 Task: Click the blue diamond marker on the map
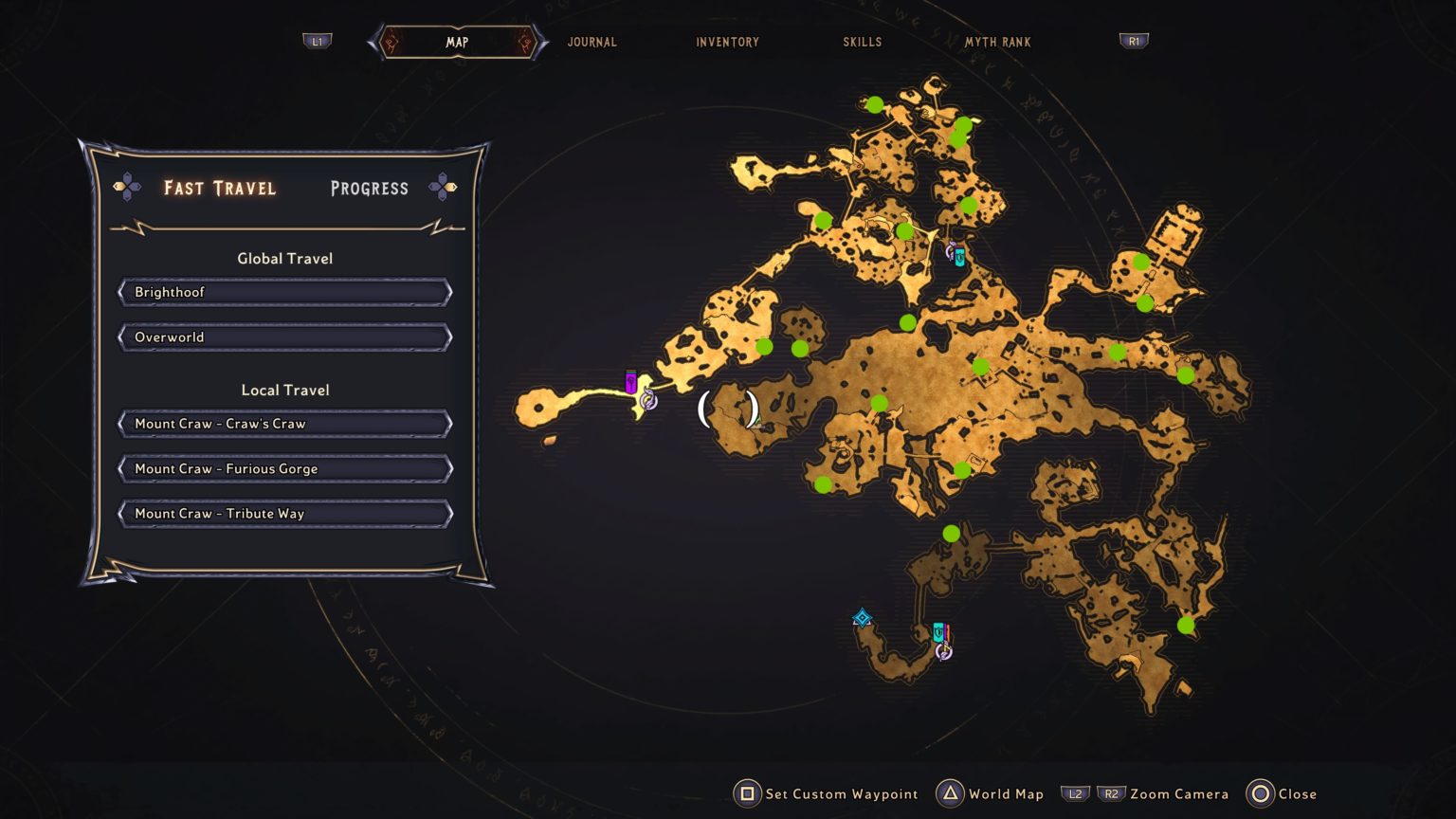[x=862, y=619]
